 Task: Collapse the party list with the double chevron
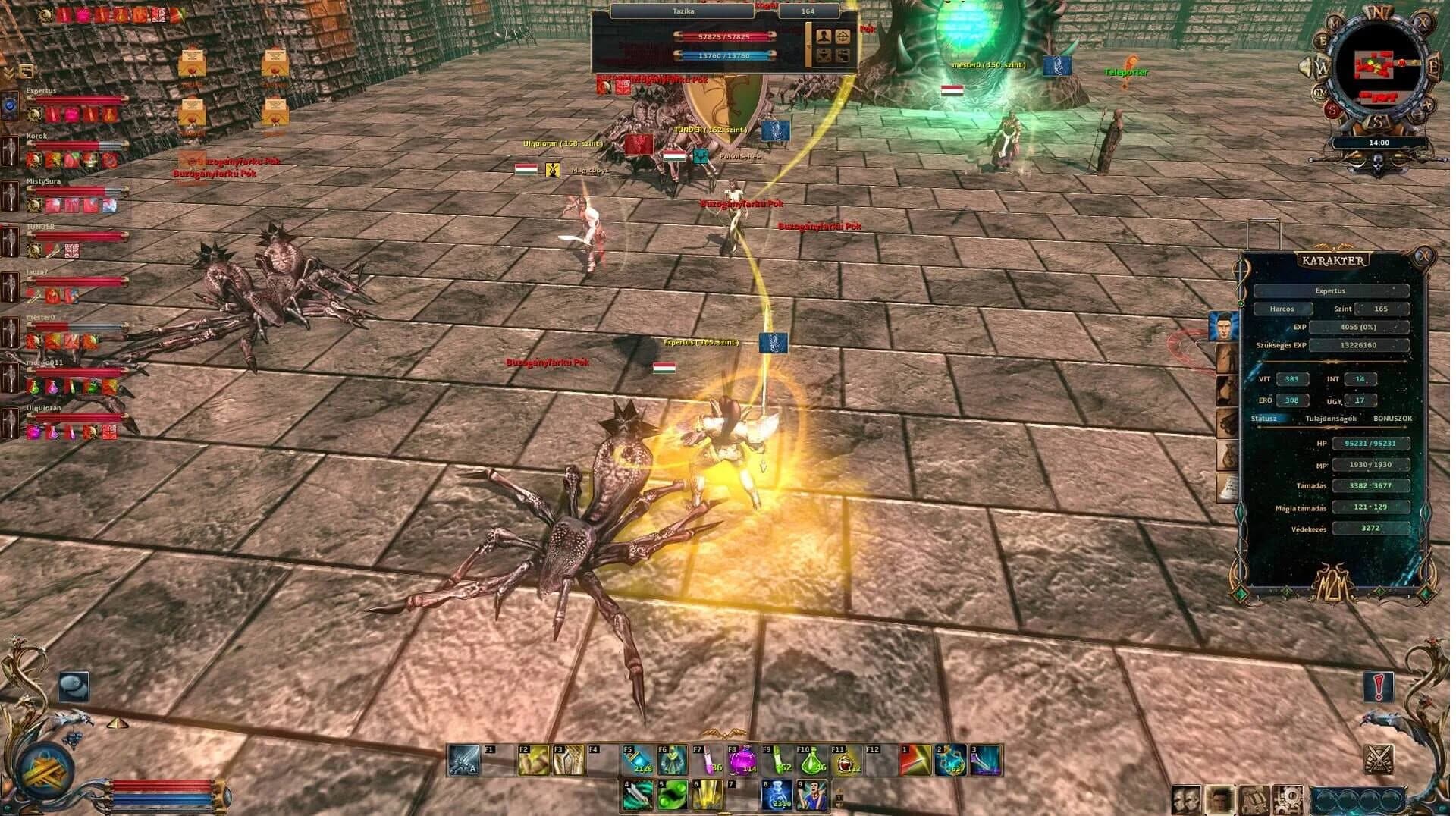pyautogui.click(x=8, y=72)
